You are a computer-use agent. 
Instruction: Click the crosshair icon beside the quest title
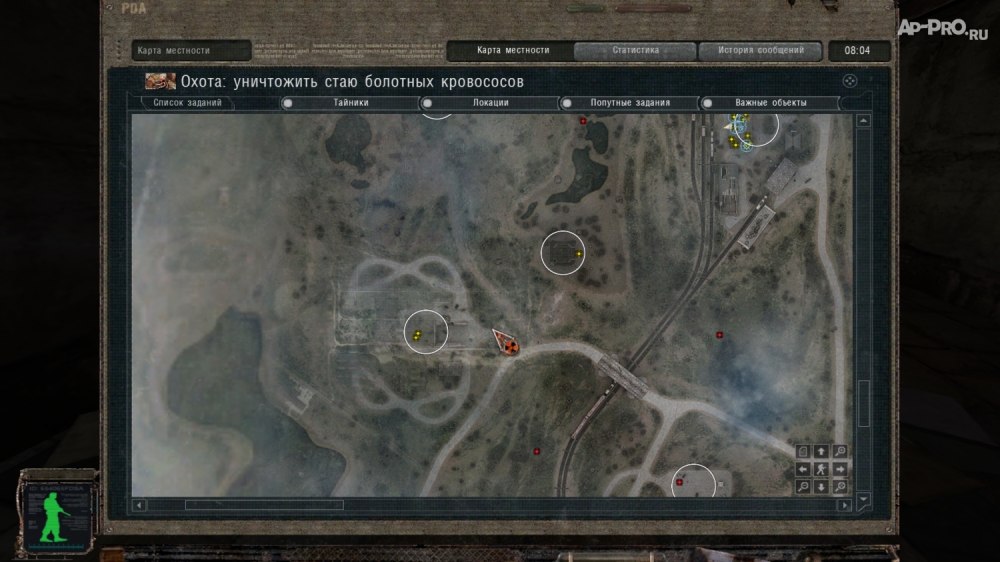click(849, 81)
